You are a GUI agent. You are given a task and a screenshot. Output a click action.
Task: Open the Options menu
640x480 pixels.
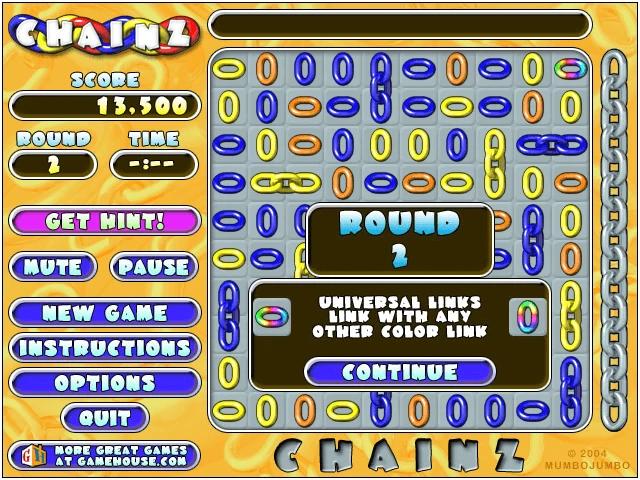click(104, 383)
